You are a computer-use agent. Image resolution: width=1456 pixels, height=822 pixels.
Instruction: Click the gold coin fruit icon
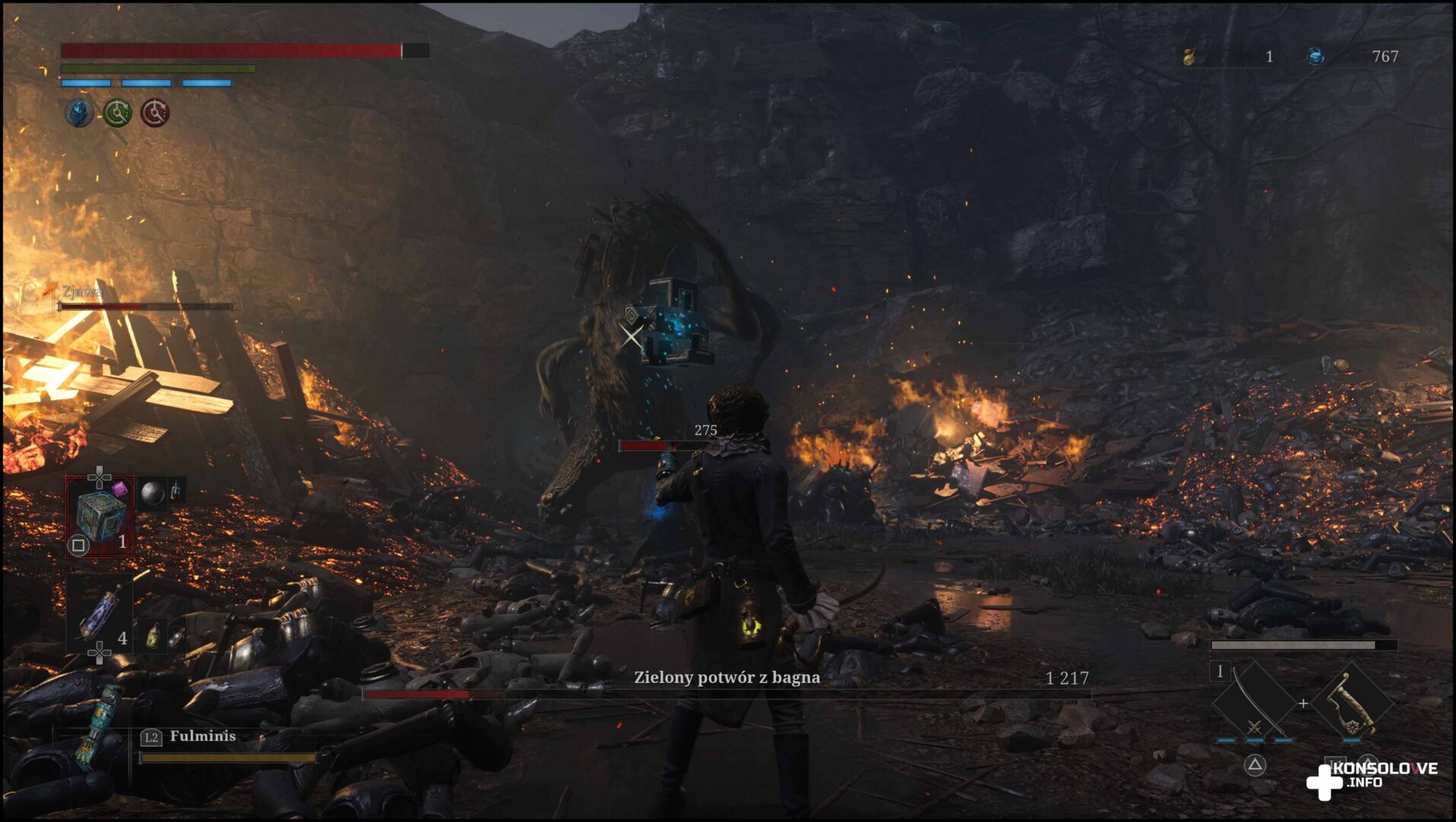coord(1189,56)
